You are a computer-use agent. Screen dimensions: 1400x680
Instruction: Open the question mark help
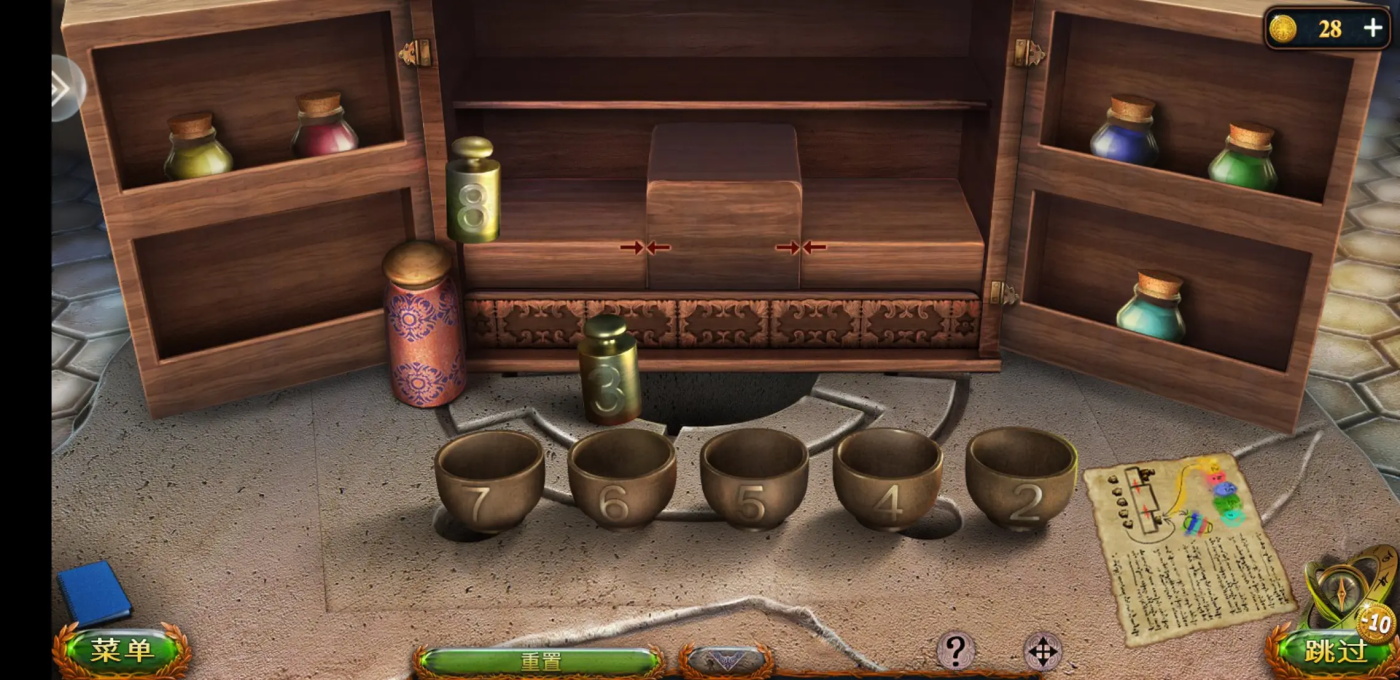[x=955, y=651]
